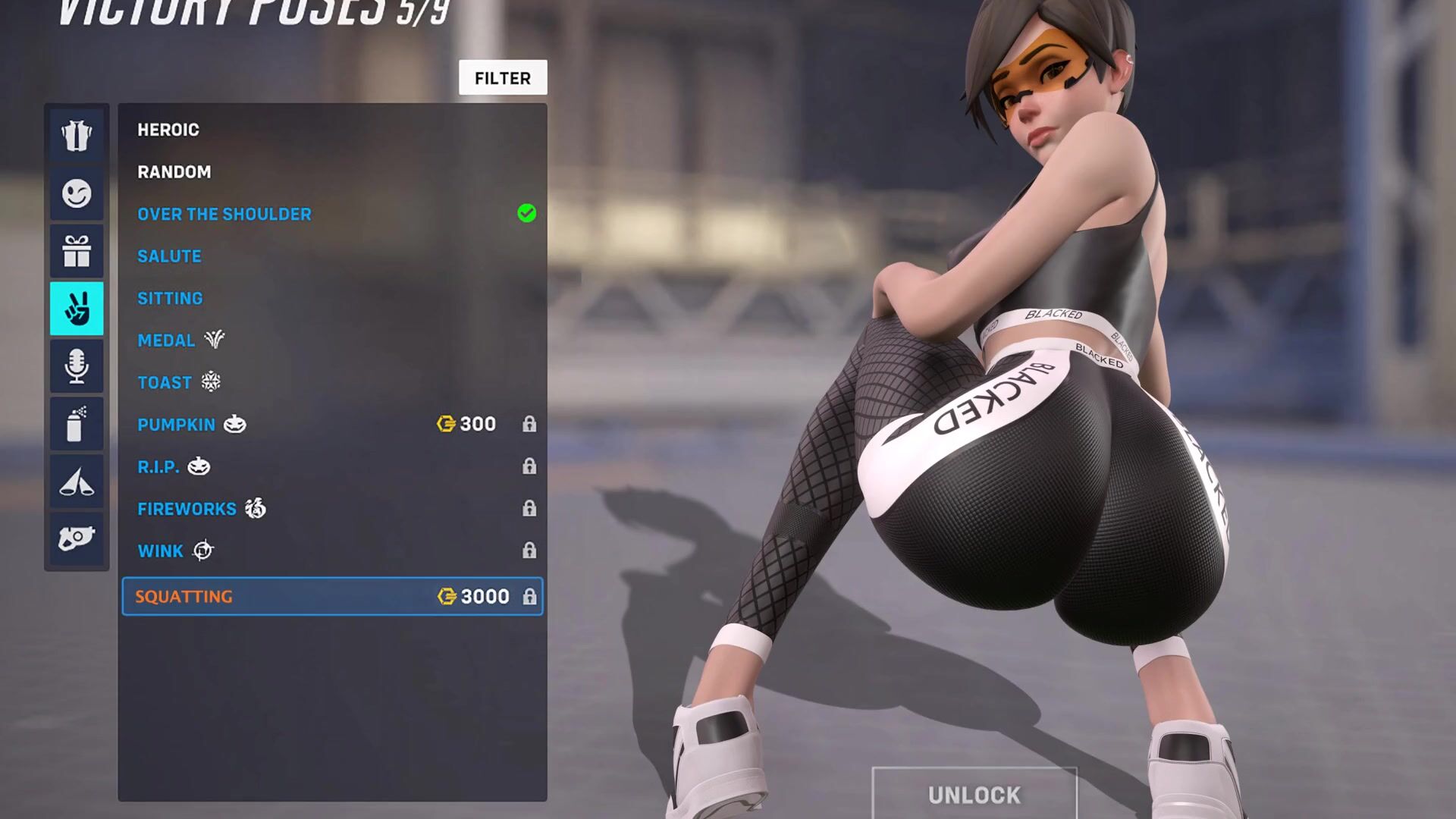Choose the locked Fireworks pose
This screenshot has height=819, width=1456.
click(x=187, y=509)
